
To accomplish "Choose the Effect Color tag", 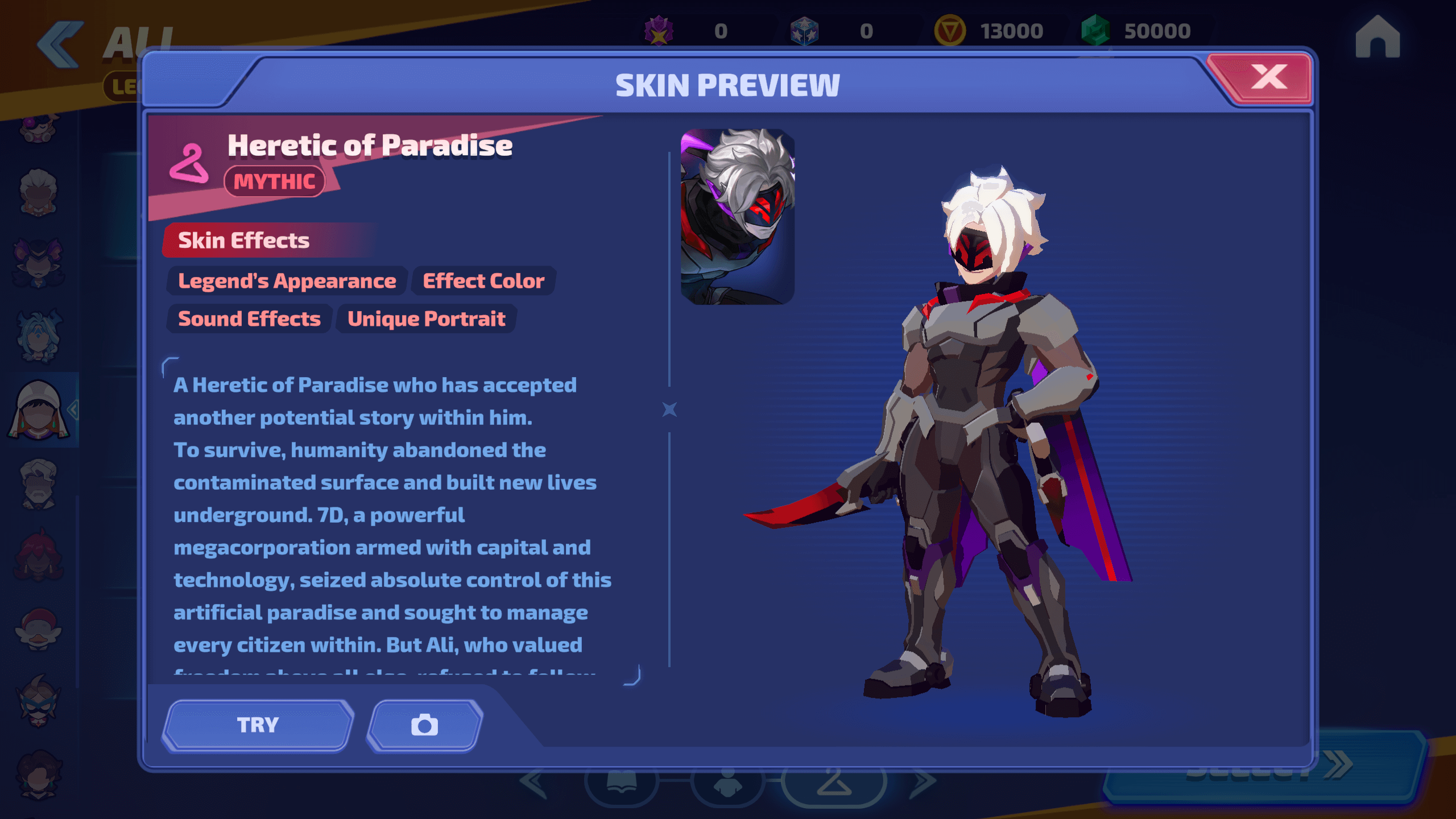I will click(483, 281).
